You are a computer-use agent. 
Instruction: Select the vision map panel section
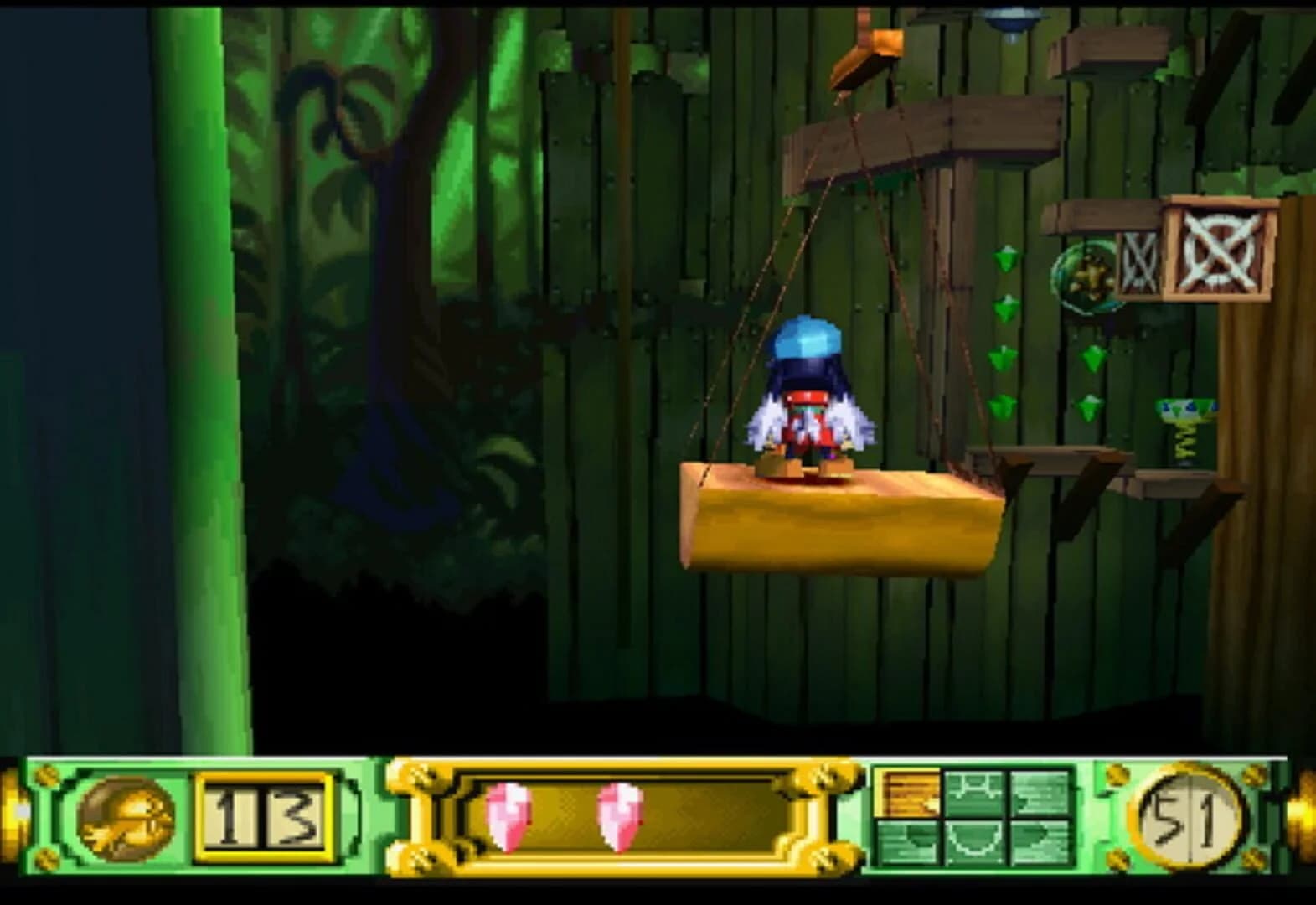[x=976, y=817]
